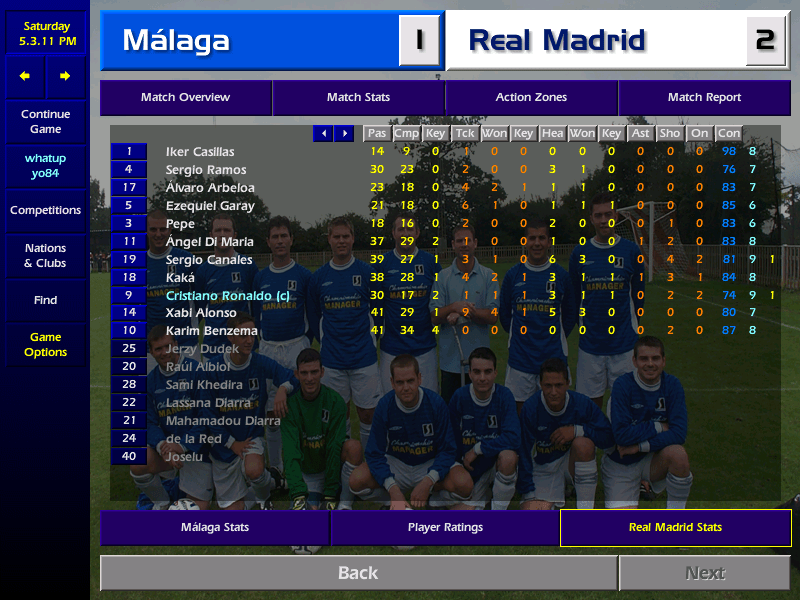
Task: Select the Real Madrid Stats tab
Action: pos(675,527)
